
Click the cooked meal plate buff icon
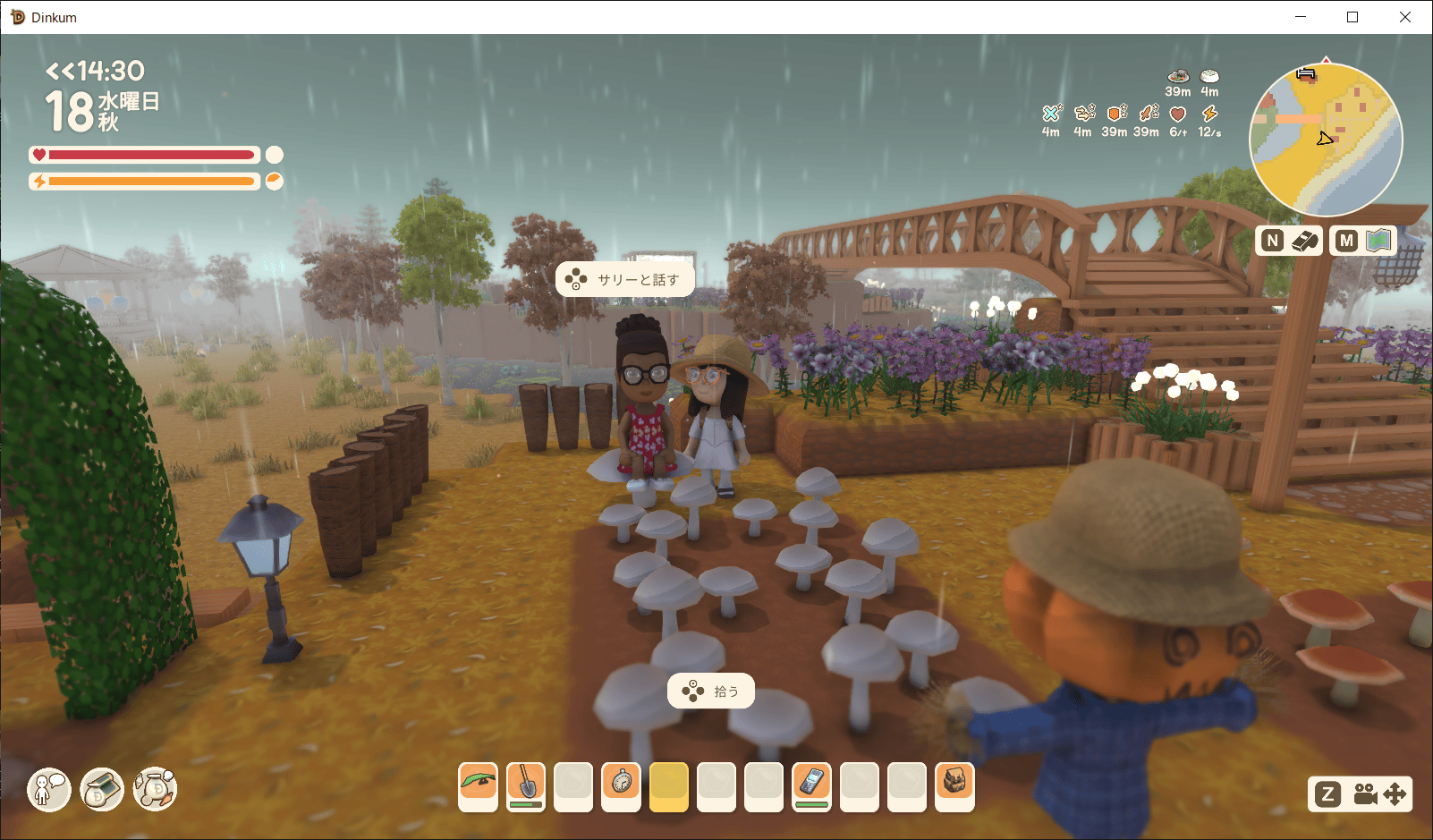(1178, 76)
